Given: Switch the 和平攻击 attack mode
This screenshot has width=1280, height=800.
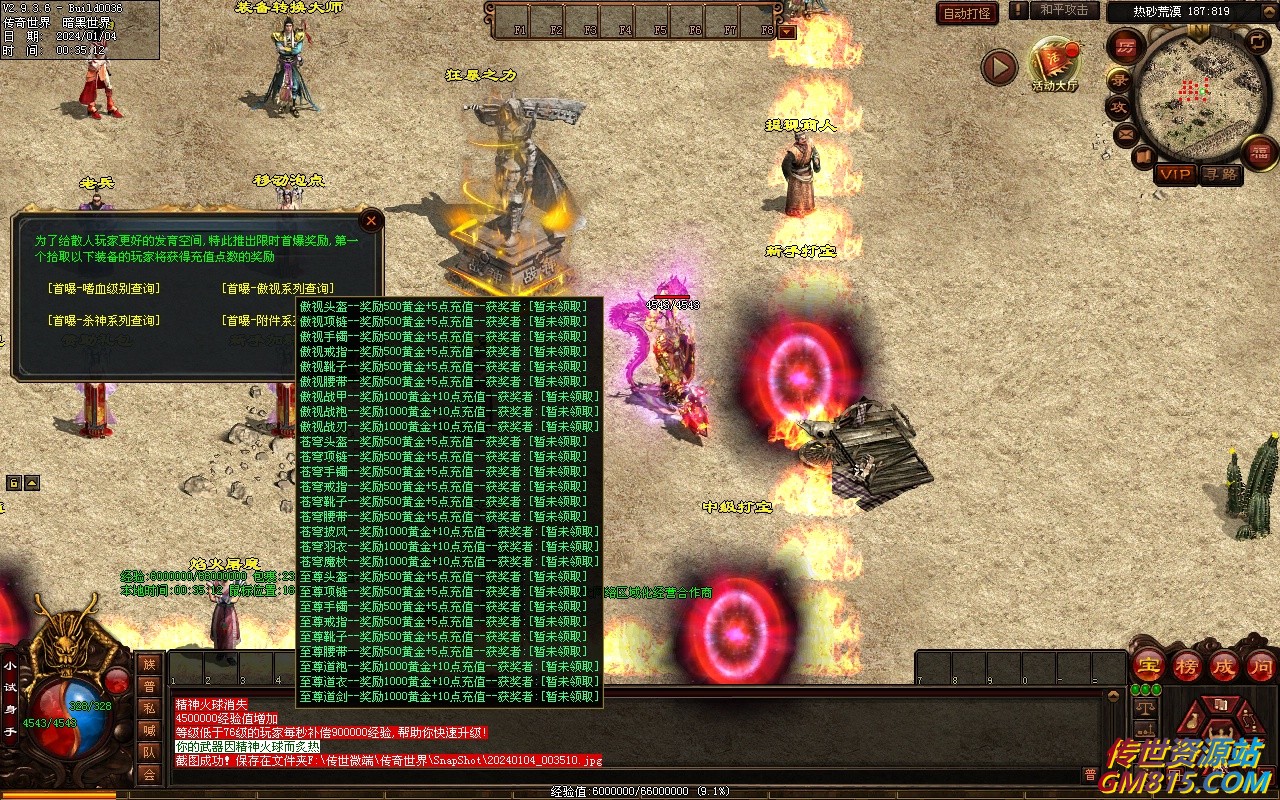Looking at the screenshot, I should (x=1063, y=10).
